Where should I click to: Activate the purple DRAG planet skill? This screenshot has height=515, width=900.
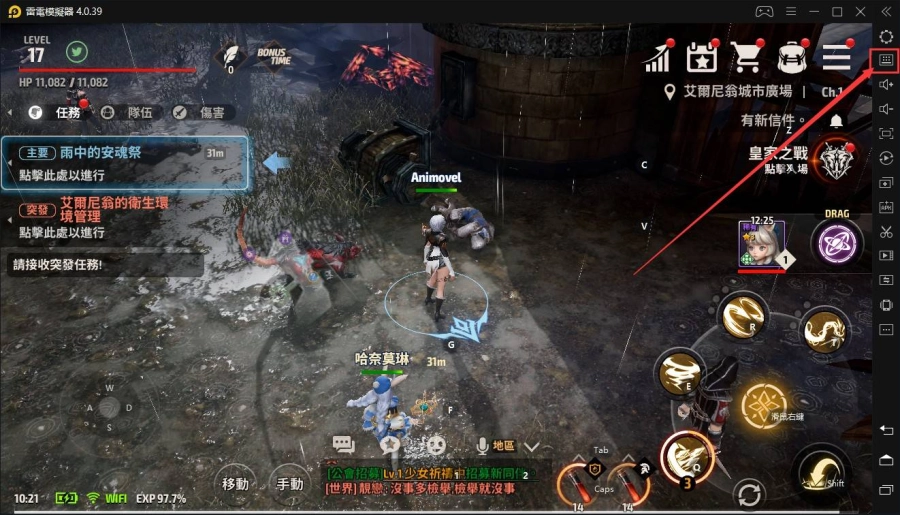tap(837, 244)
